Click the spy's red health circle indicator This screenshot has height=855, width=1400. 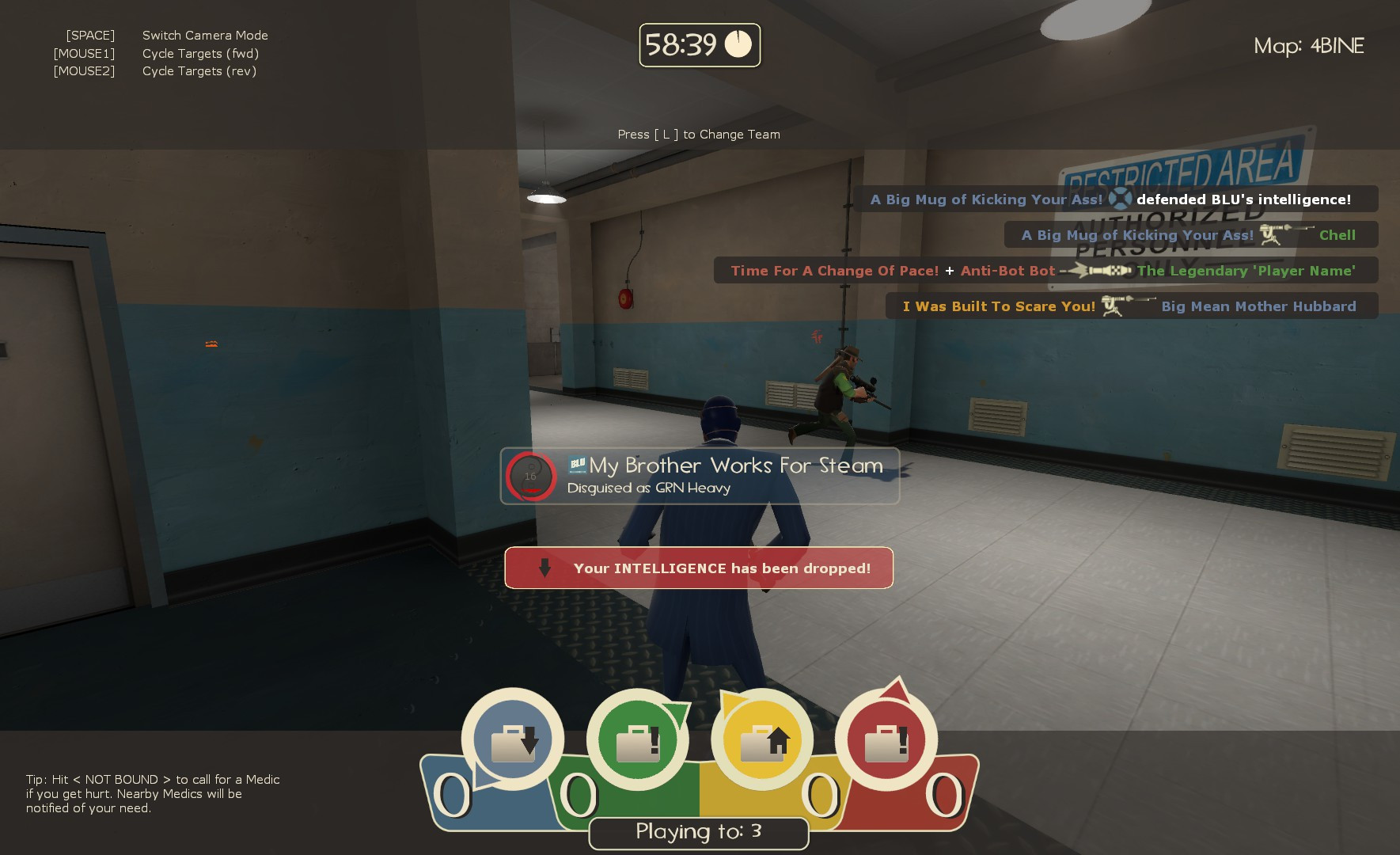(532, 476)
